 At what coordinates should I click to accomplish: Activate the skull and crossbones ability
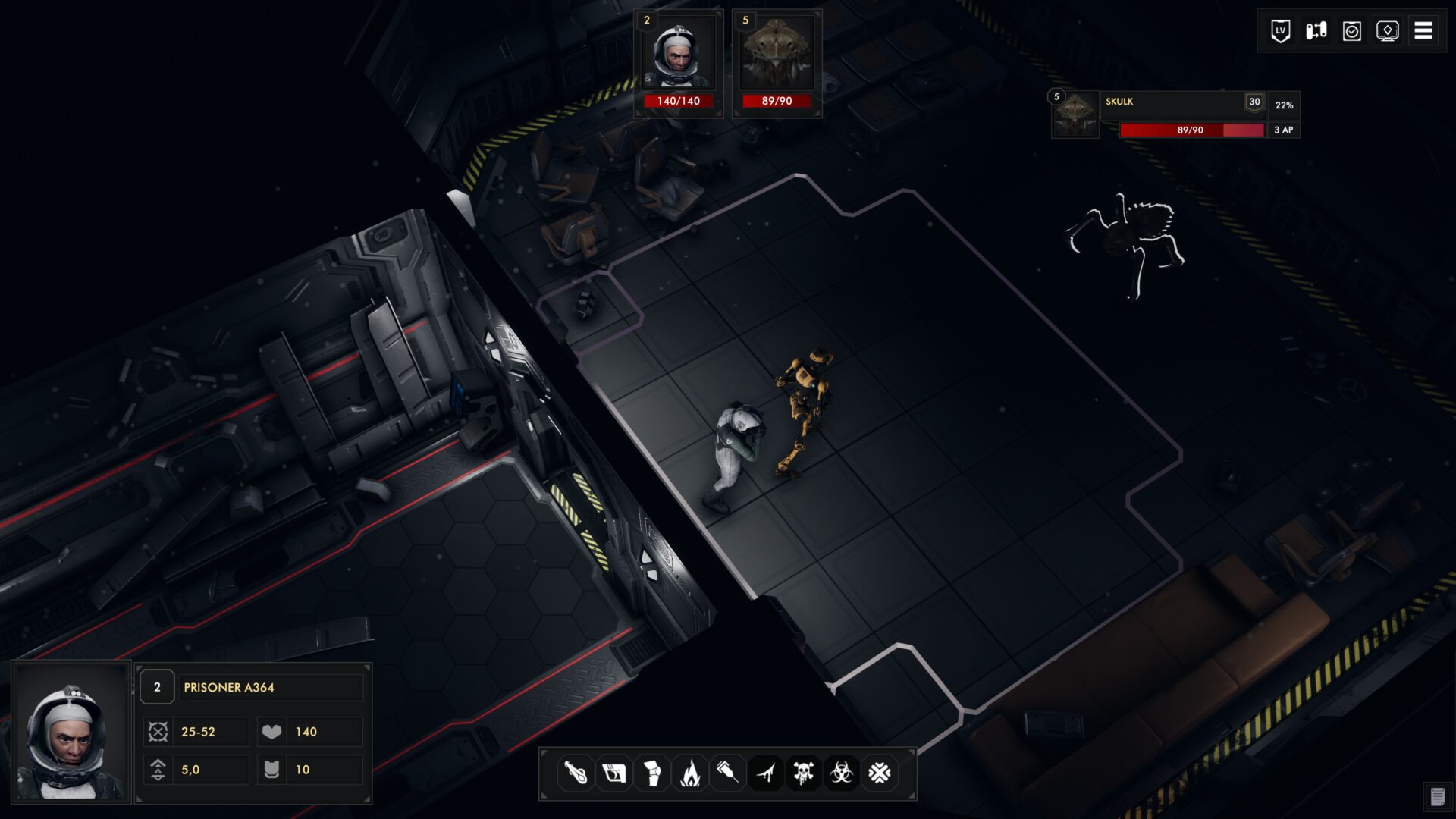[804, 773]
